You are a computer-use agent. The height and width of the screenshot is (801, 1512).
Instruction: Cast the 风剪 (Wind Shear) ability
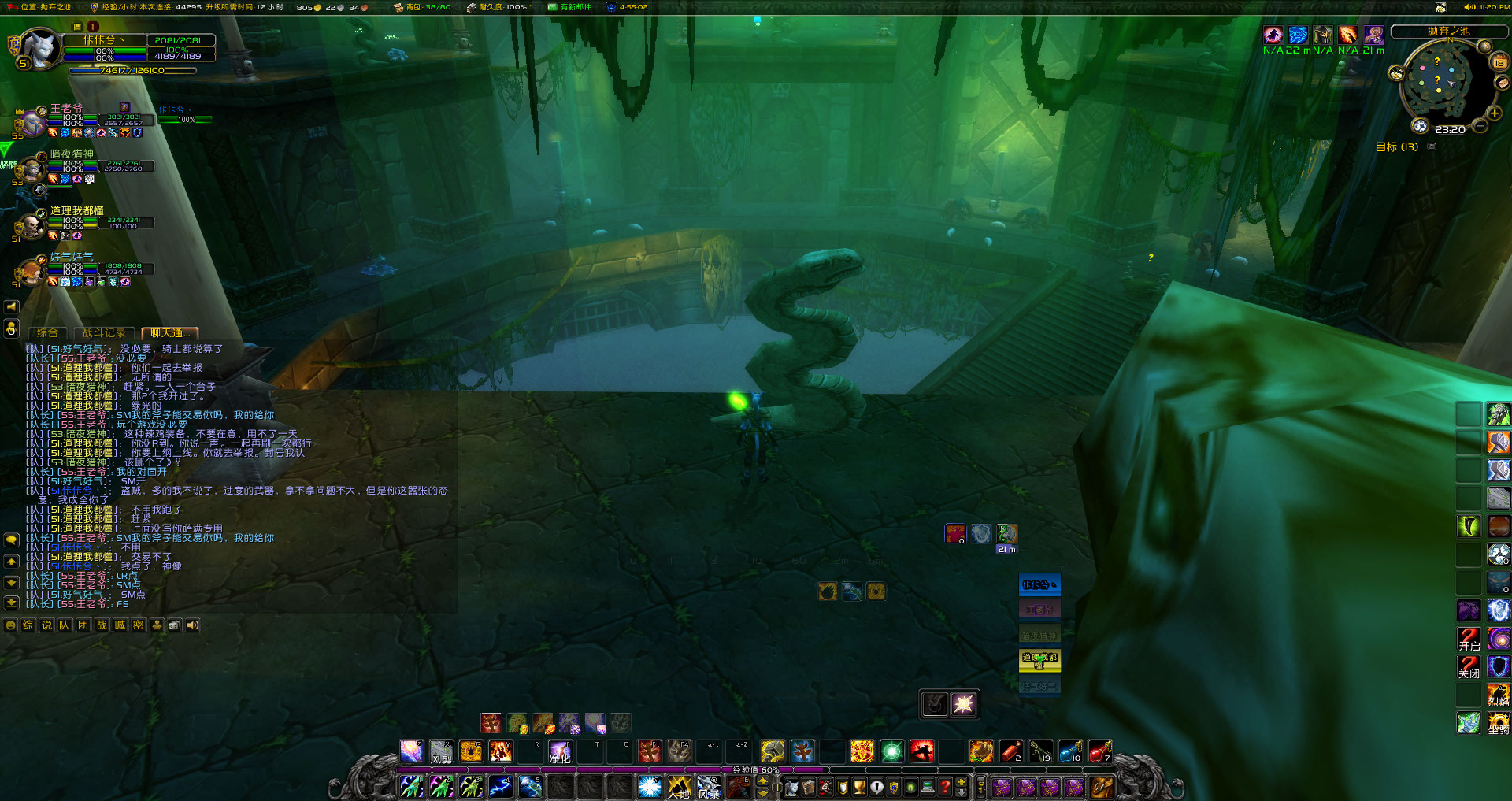tap(441, 751)
